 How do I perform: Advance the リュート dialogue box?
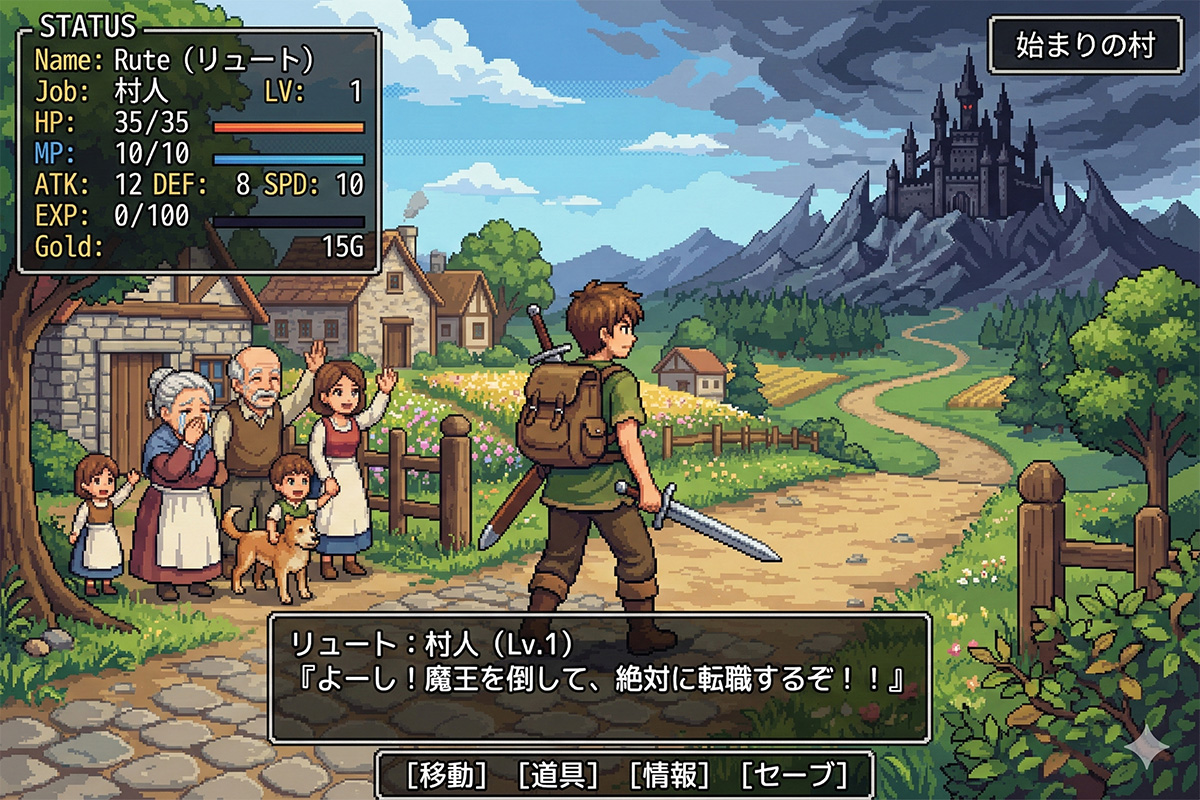tap(600, 676)
